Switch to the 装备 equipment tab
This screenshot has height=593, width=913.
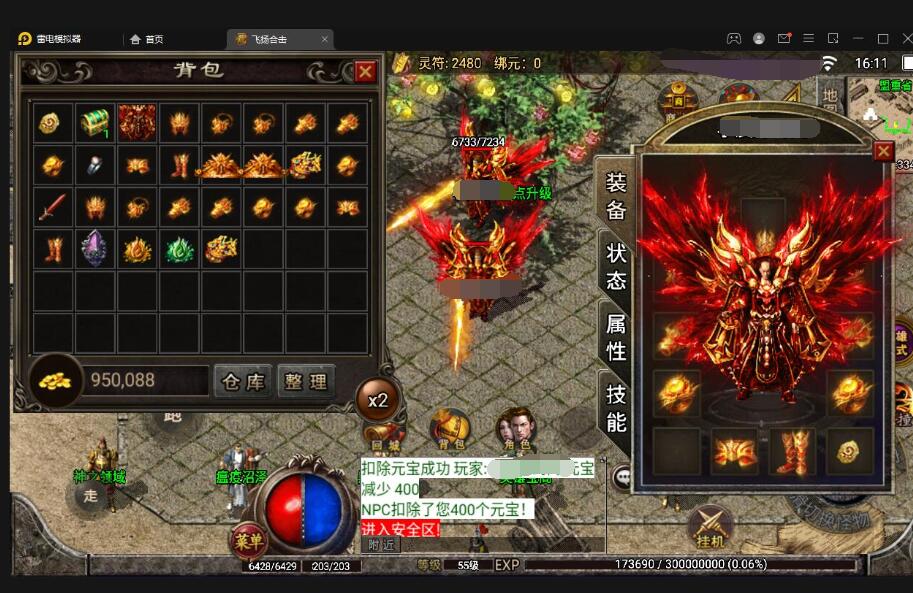tap(616, 196)
